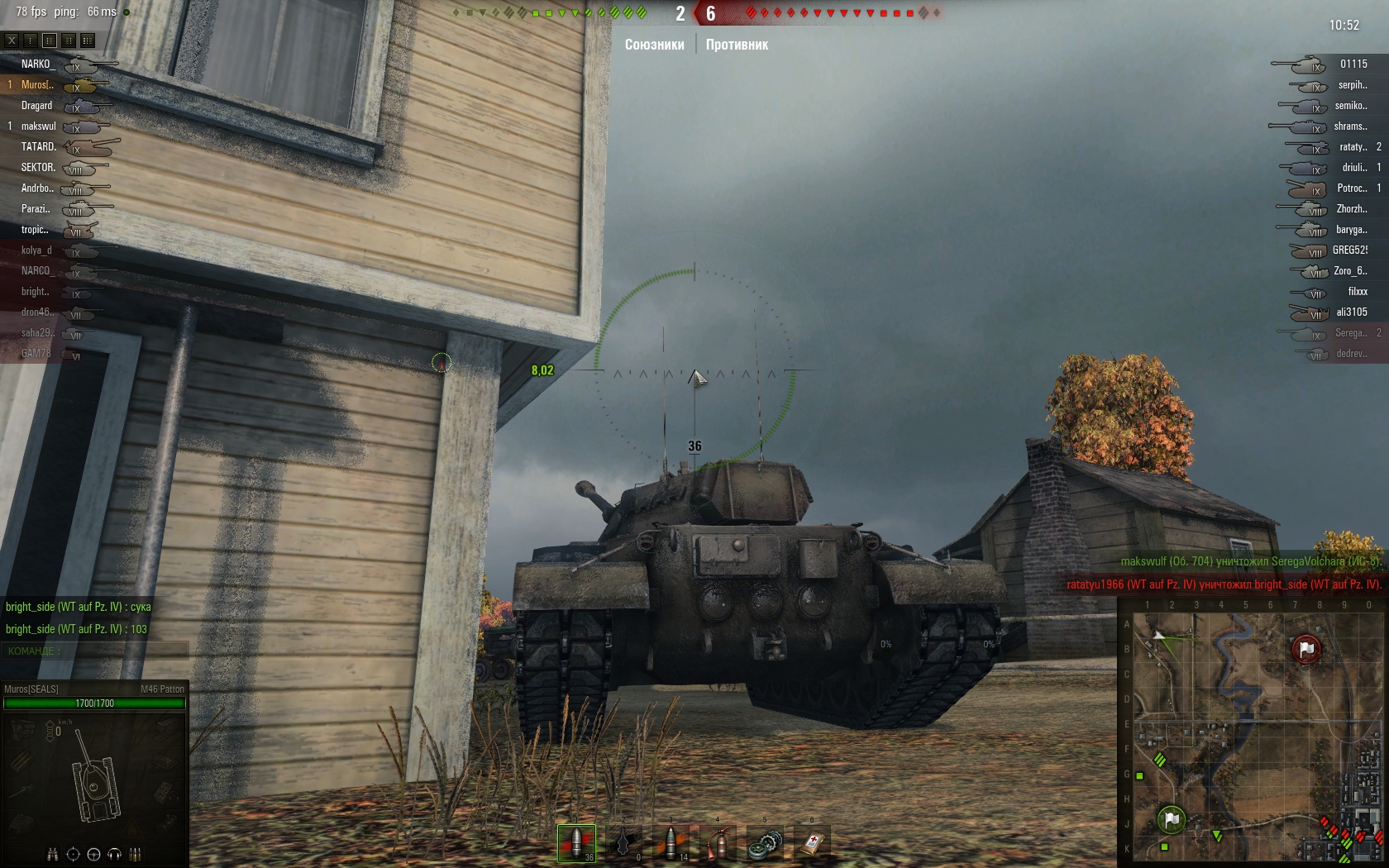Select enemy player GREG52 in the list

[1349, 250]
